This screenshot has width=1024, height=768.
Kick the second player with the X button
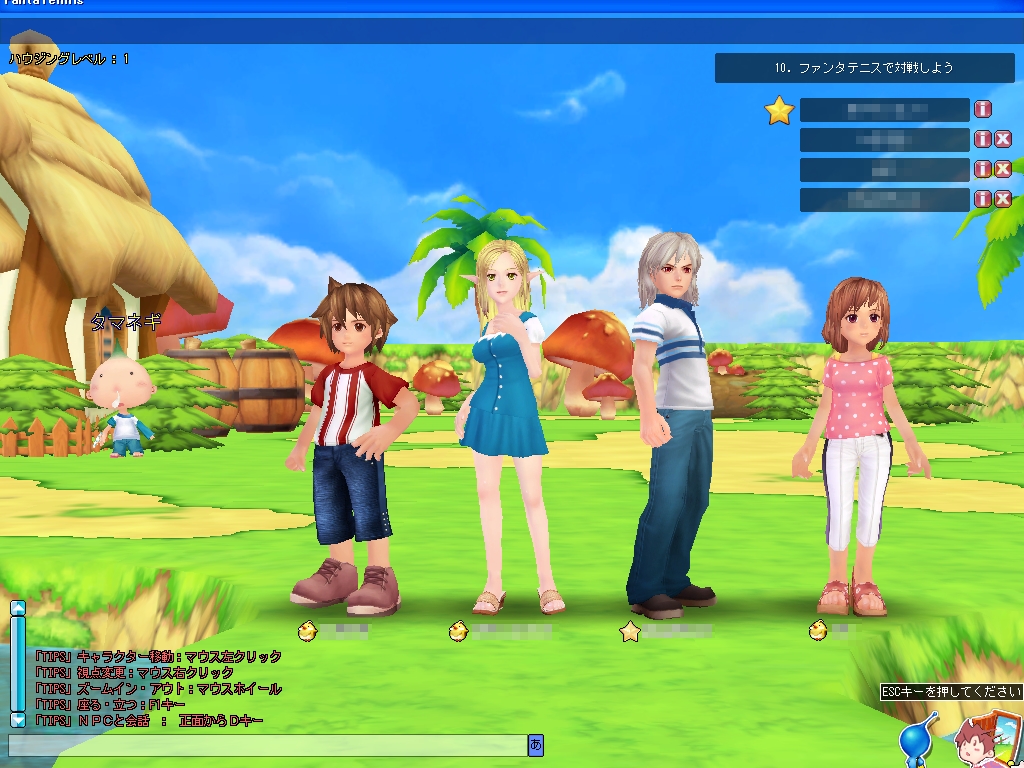(1002, 139)
